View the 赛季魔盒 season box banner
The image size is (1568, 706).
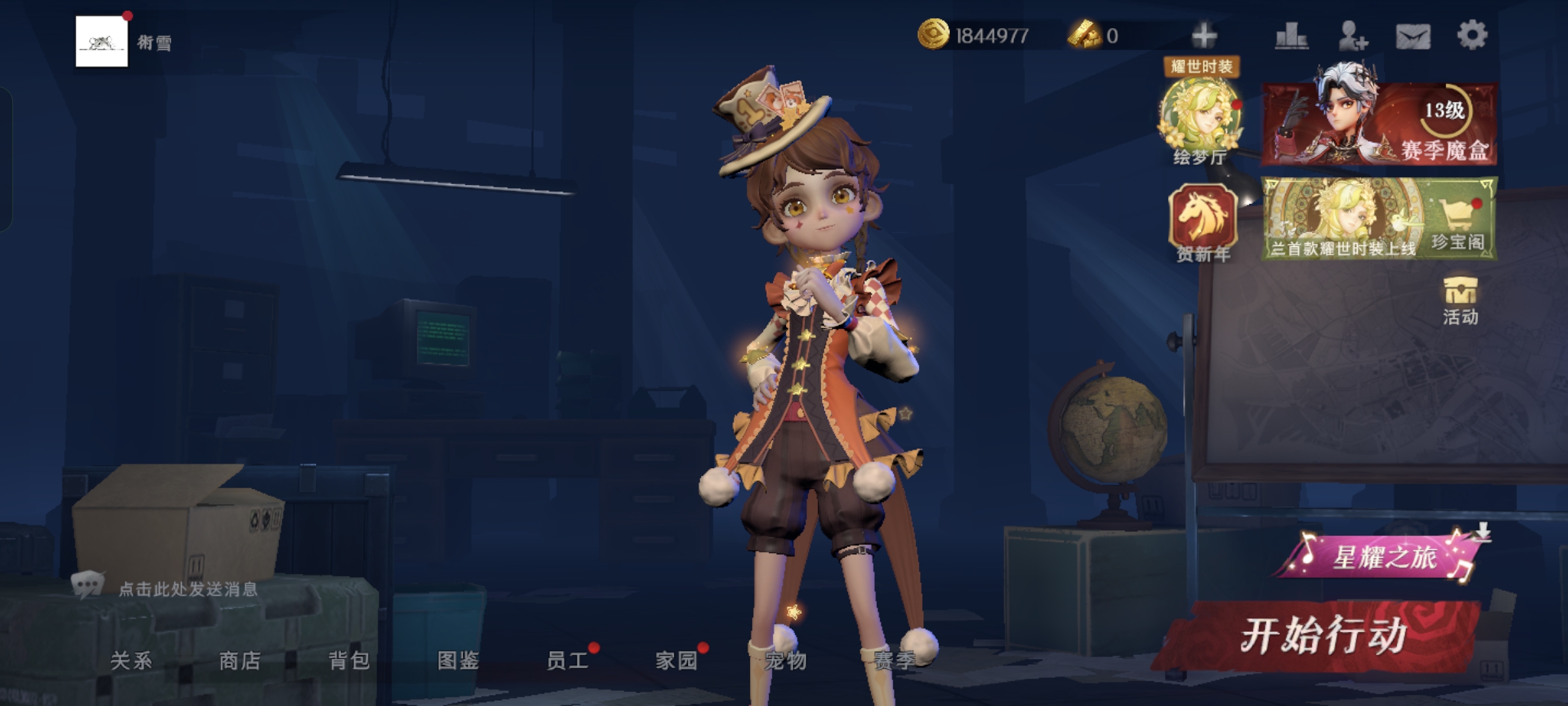(1379, 124)
